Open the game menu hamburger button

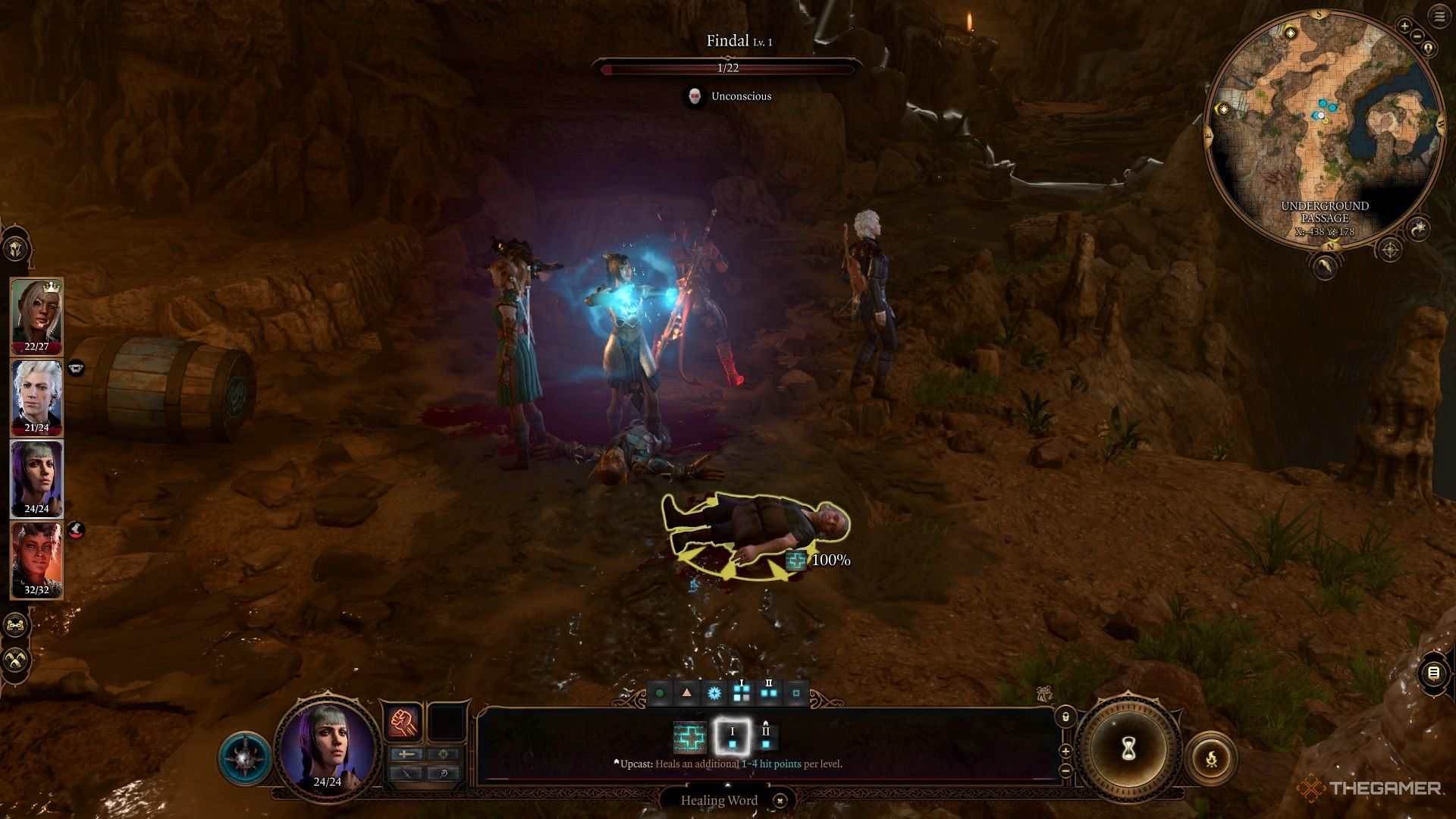point(1439,17)
